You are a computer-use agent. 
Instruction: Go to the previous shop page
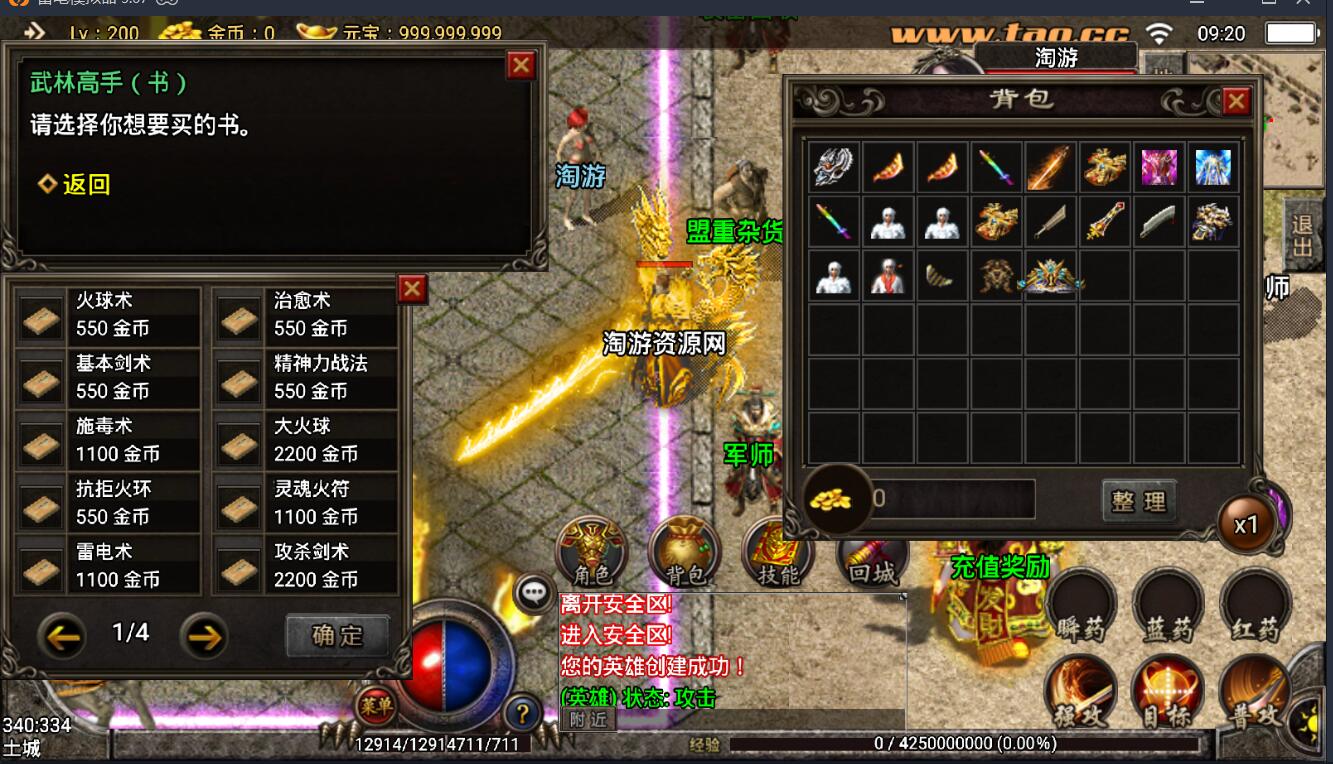tap(62, 635)
